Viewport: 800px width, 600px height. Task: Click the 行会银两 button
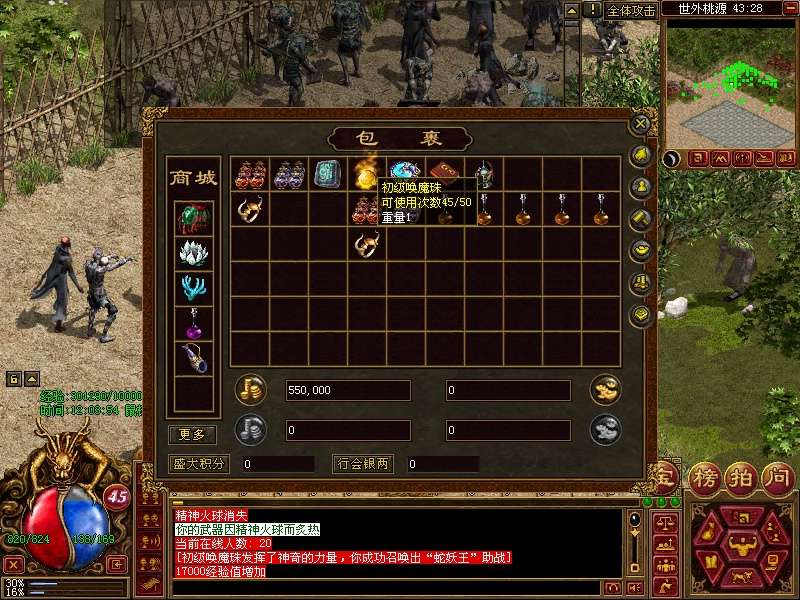click(364, 464)
